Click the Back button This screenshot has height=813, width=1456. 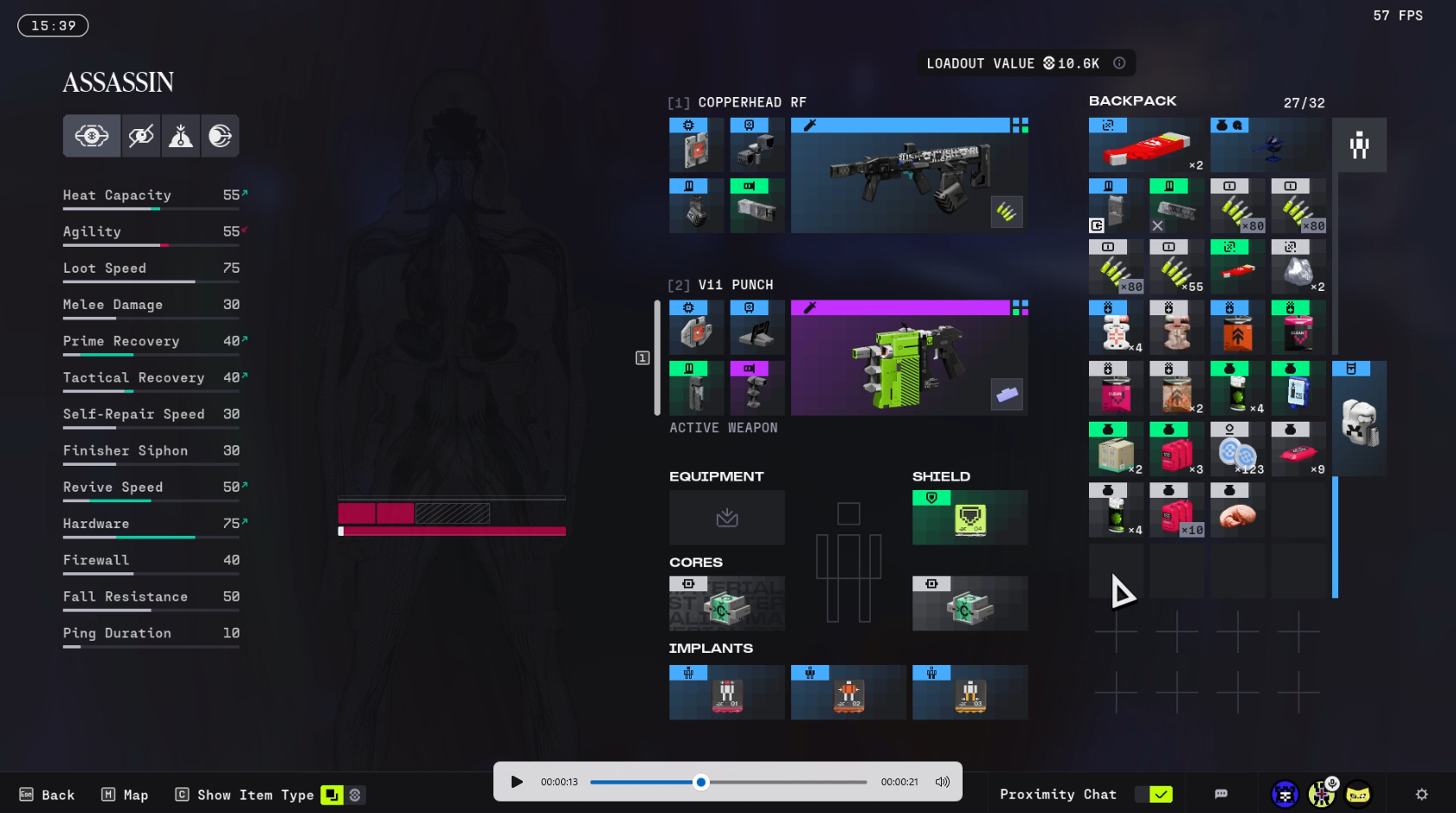pyautogui.click(x=48, y=795)
